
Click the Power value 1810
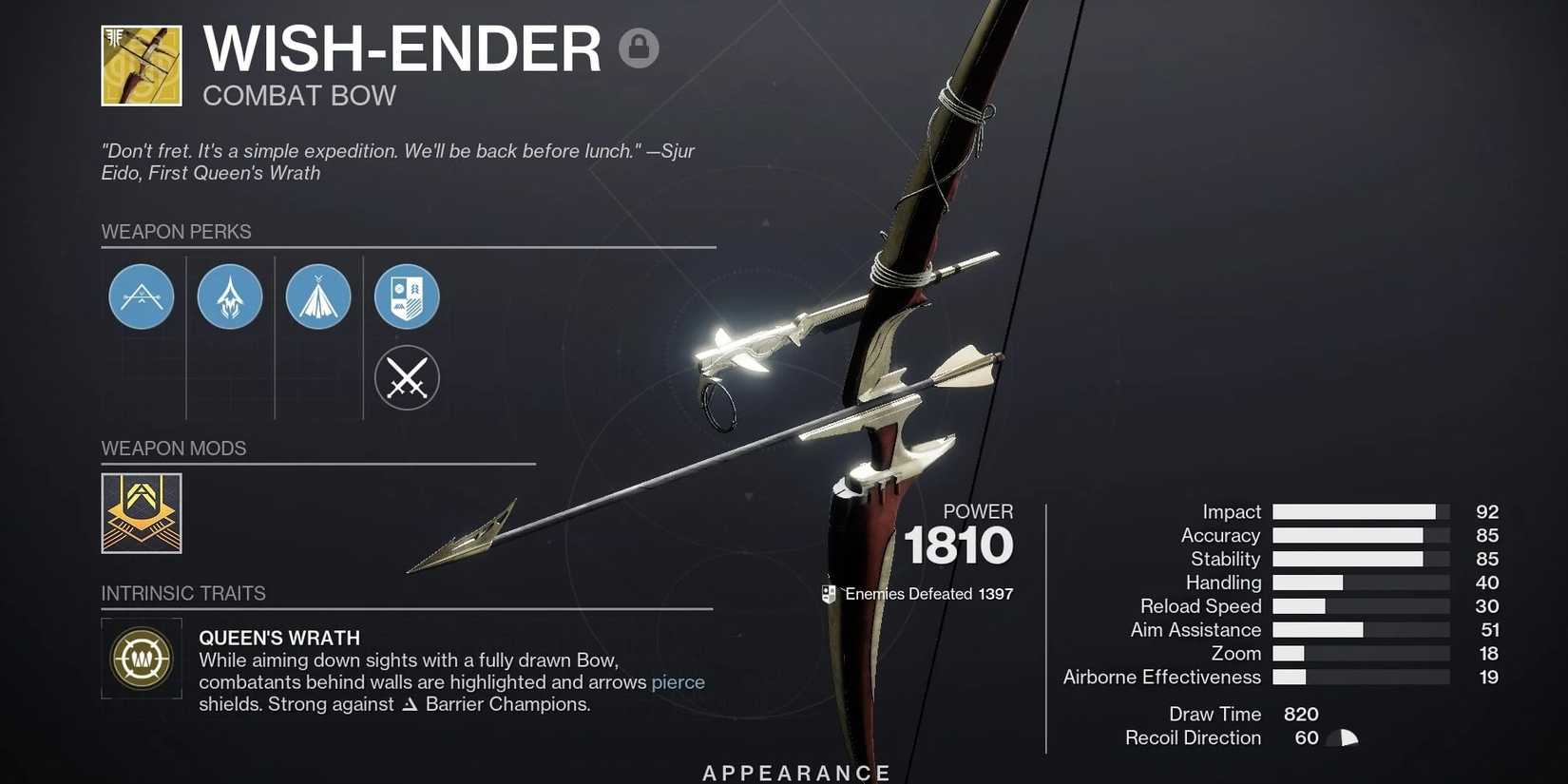coord(960,545)
